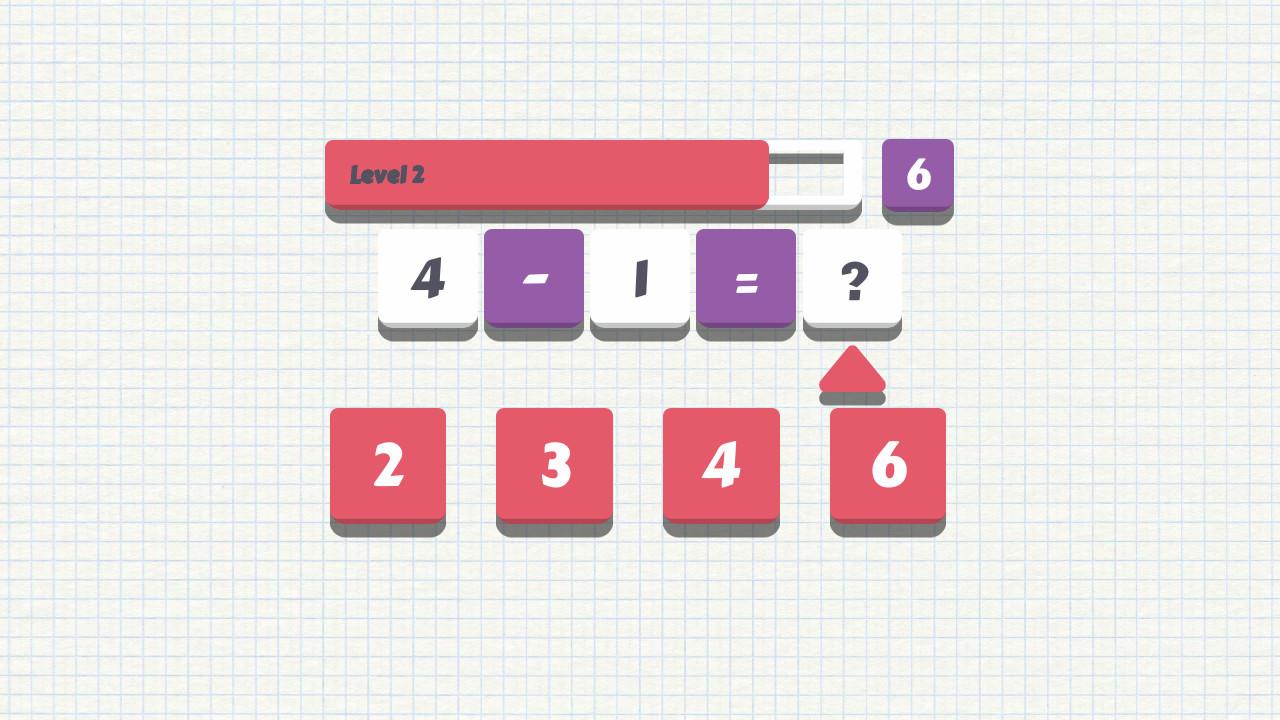The width and height of the screenshot is (1280, 720).
Task: Tap the purple score counter showing 6
Action: click(917, 176)
